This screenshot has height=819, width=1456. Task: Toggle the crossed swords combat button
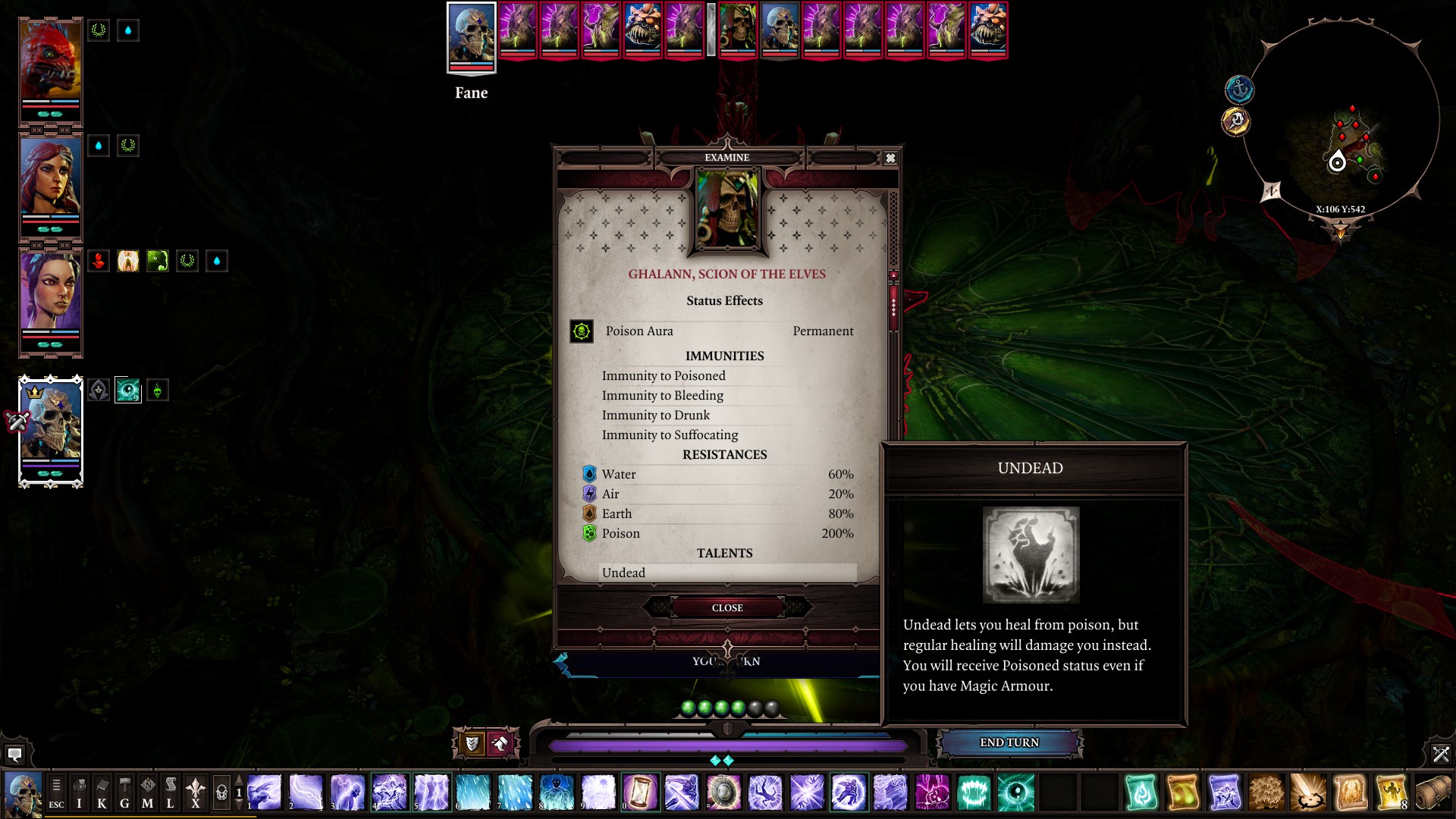point(1441,754)
